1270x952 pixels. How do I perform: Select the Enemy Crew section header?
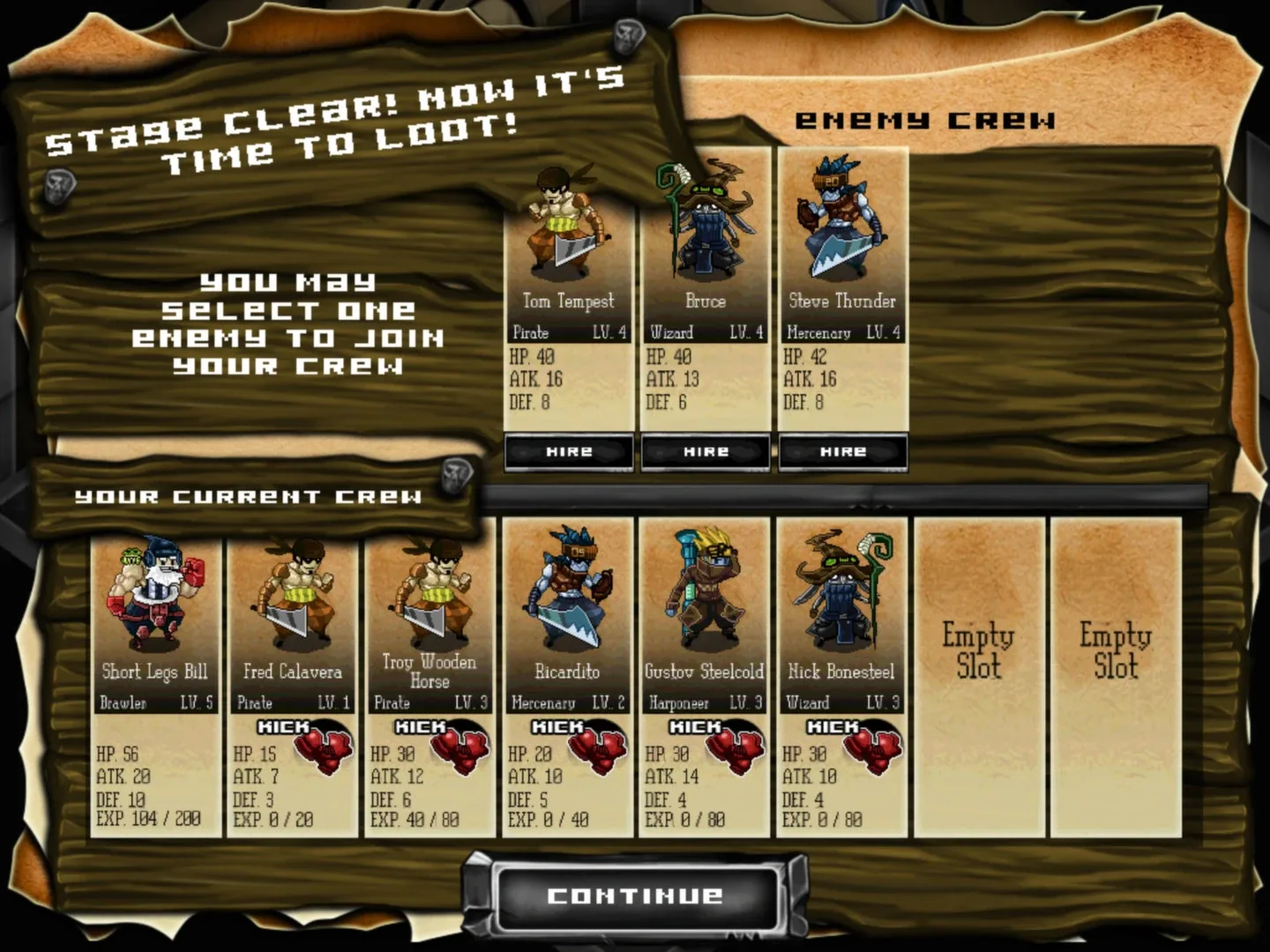point(928,119)
